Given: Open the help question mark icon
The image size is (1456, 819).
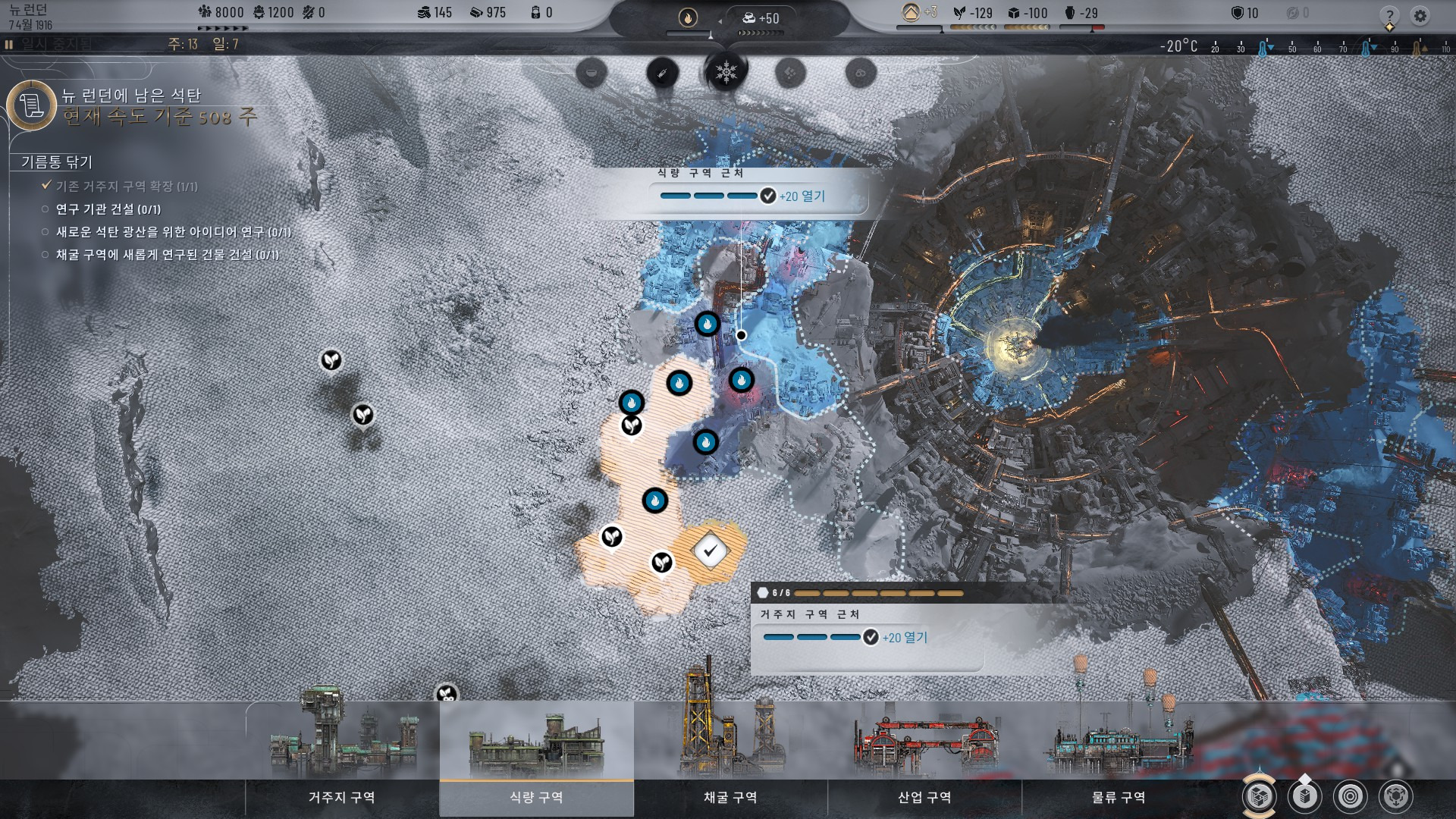Looking at the screenshot, I should click(x=1389, y=15).
